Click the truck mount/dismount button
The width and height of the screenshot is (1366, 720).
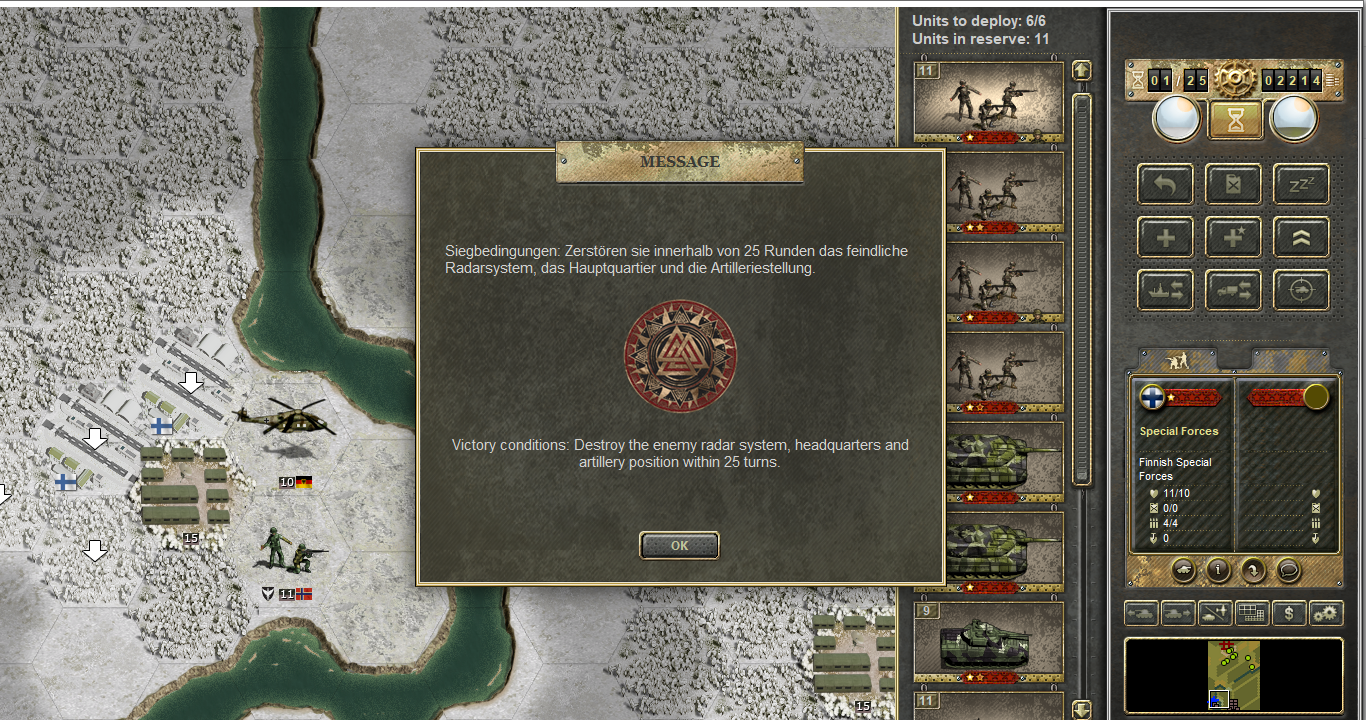click(x=1233, y=290)
